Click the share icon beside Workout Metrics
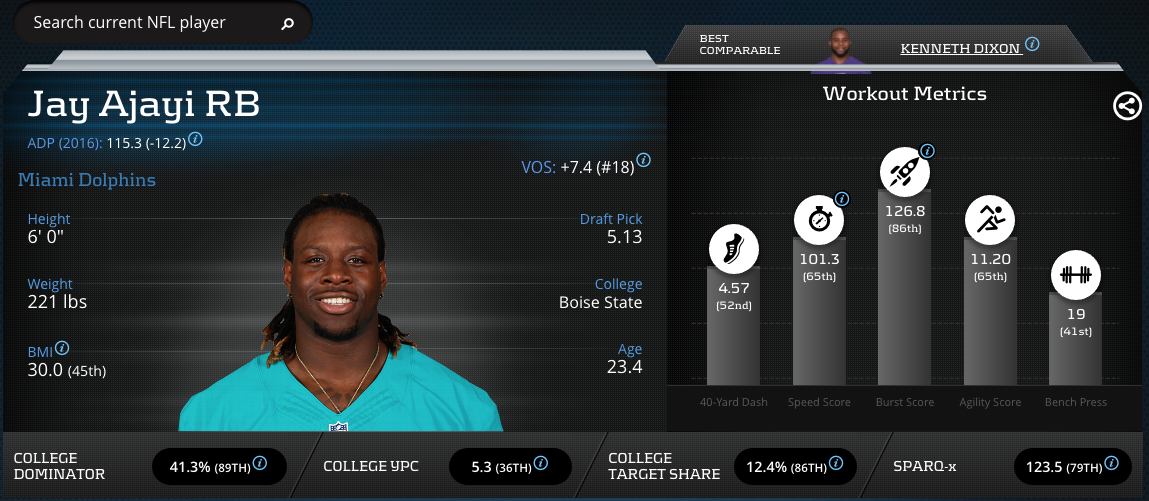Image resolution: width=1149 pixels, height=501 pixels. [1127, 106]
